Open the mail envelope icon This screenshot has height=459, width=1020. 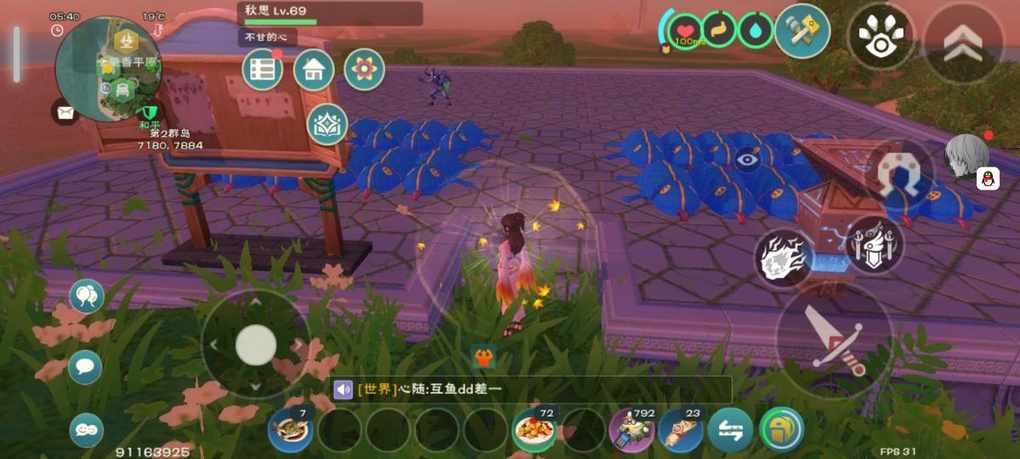click(x=66, y=112)
